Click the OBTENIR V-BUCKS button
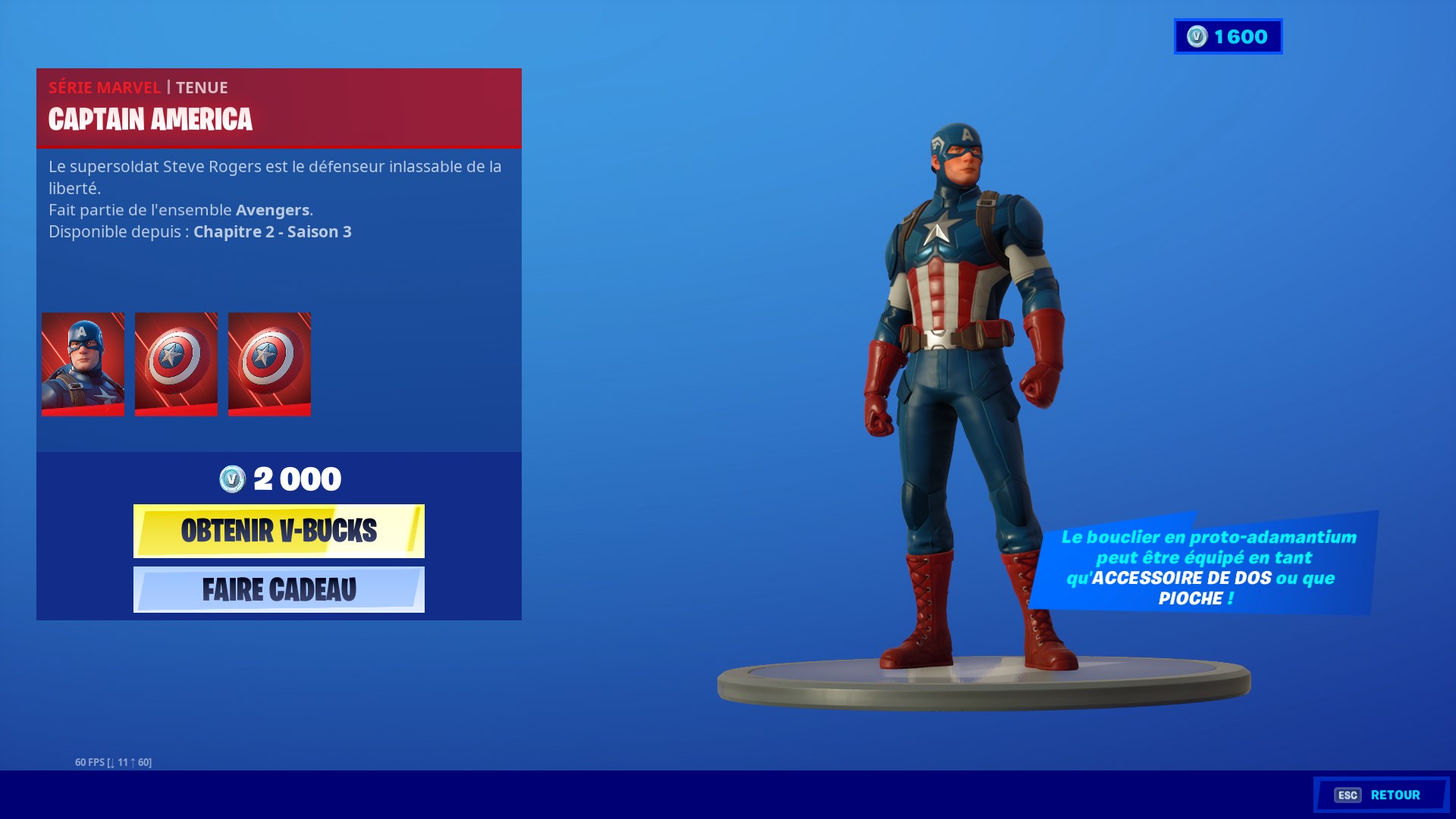1456x819 pixels. 278,531
